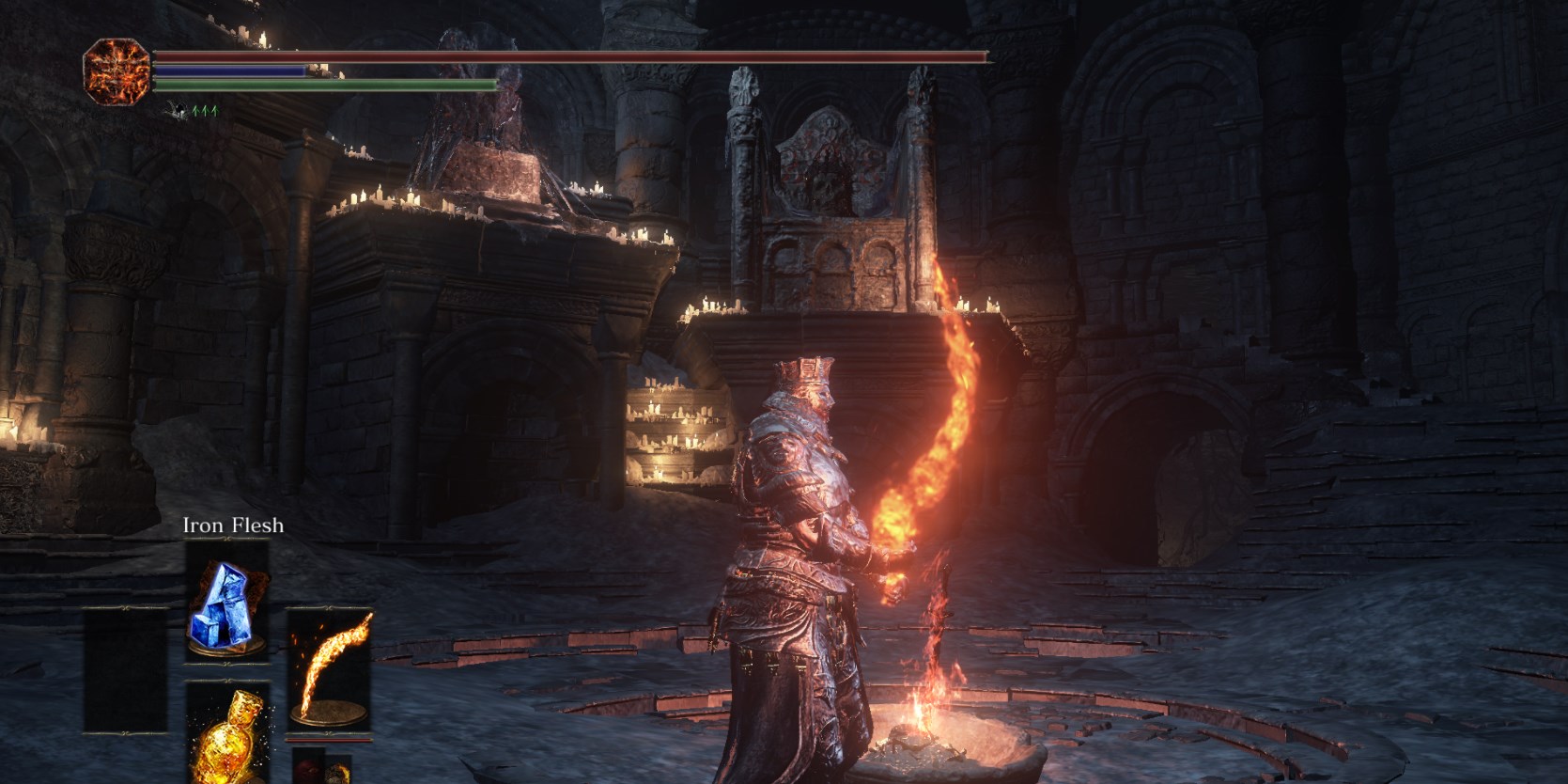Viewport: 1568px width, 784px height.
Task: Click the ember emblem beside the status bars
Action: 116,71
